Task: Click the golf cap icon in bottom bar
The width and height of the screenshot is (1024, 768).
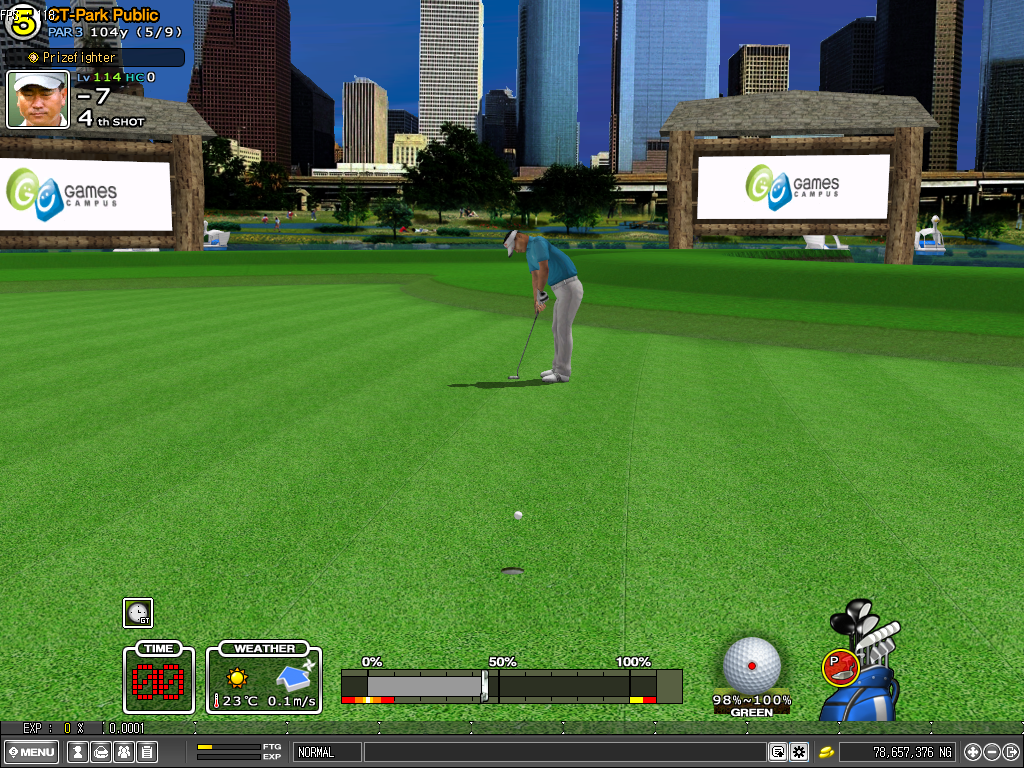Action: tap(100, 752)
